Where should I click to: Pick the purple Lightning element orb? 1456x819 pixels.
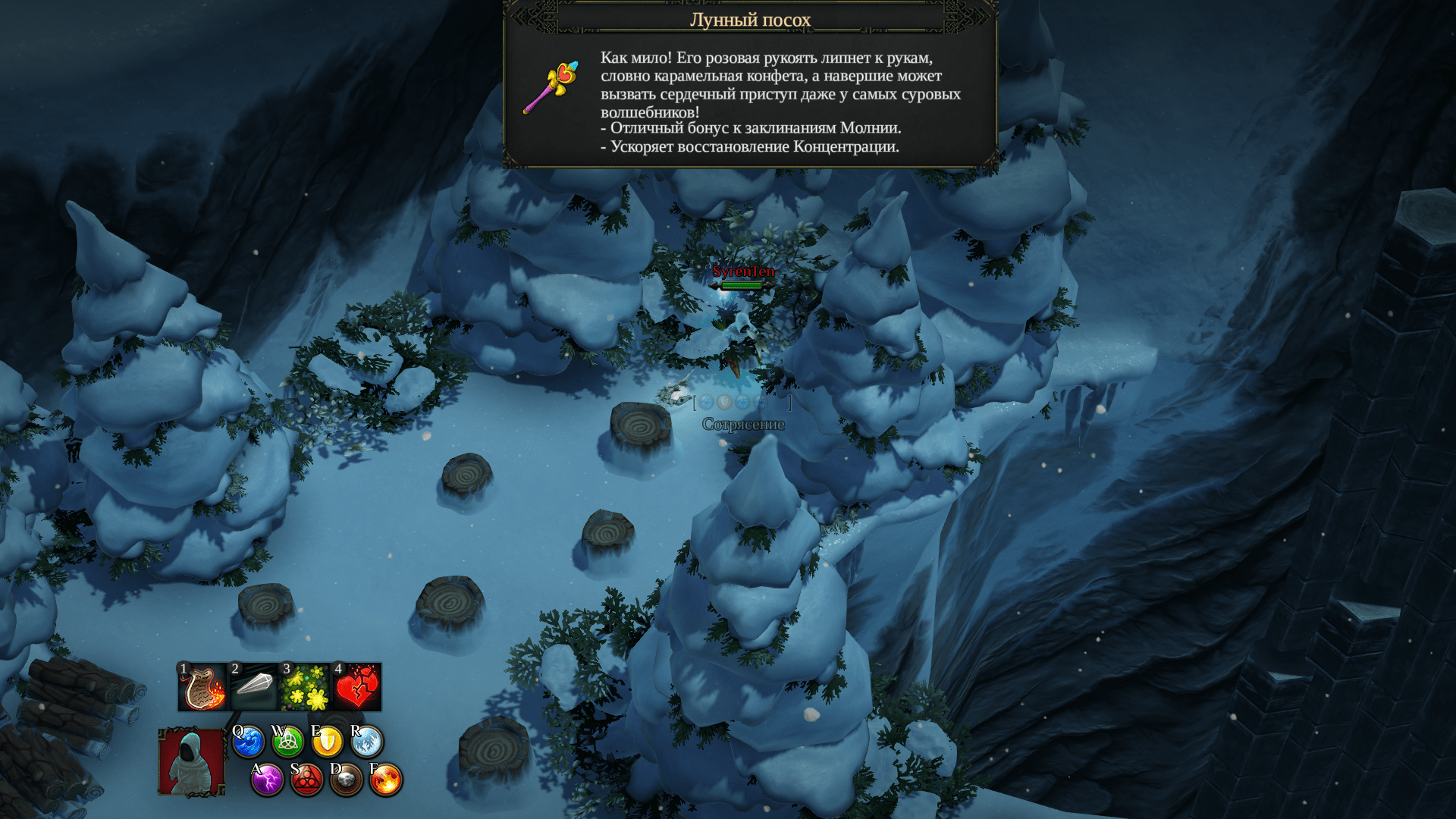coord(267,780)
